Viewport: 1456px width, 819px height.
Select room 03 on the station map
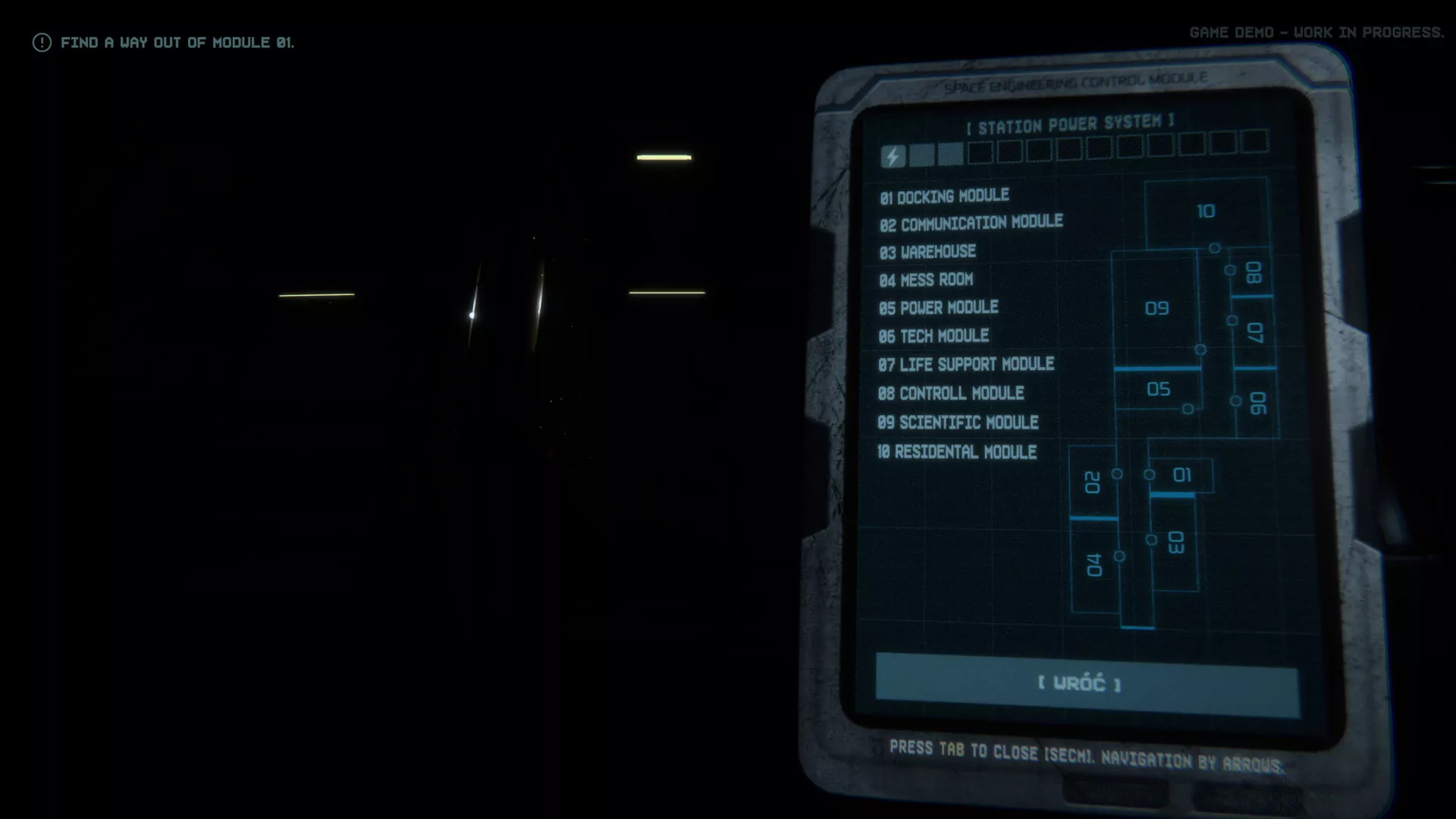tap(1175, 542)
